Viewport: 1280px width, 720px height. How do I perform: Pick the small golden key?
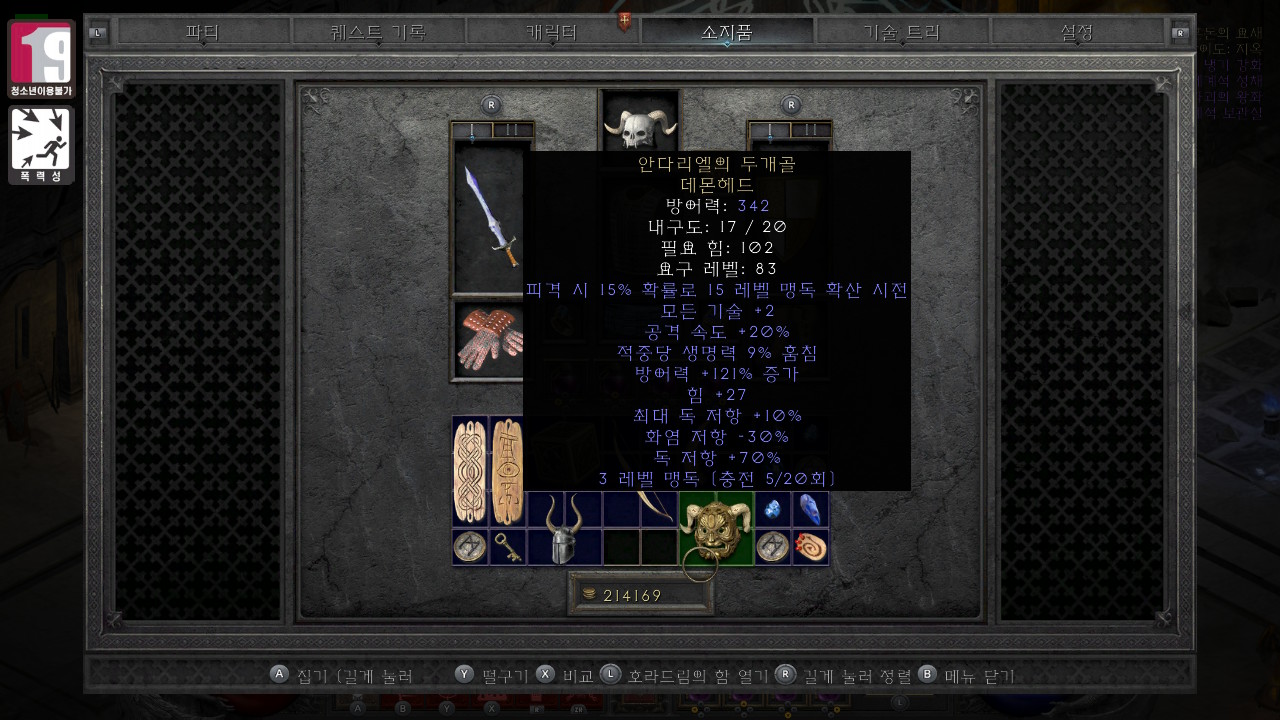point(508,547)
